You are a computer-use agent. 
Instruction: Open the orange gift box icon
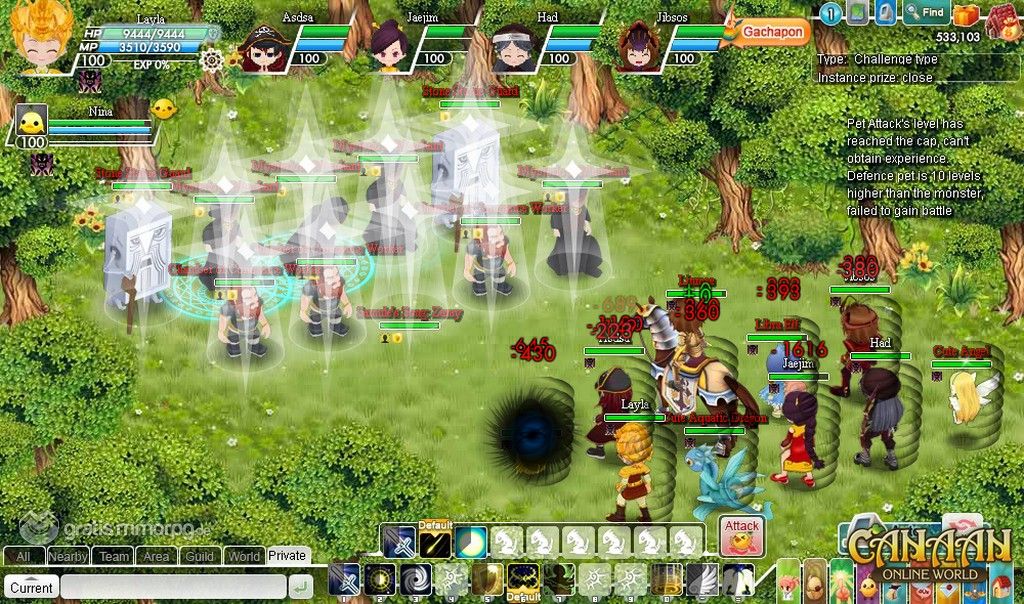coord(965,14)
